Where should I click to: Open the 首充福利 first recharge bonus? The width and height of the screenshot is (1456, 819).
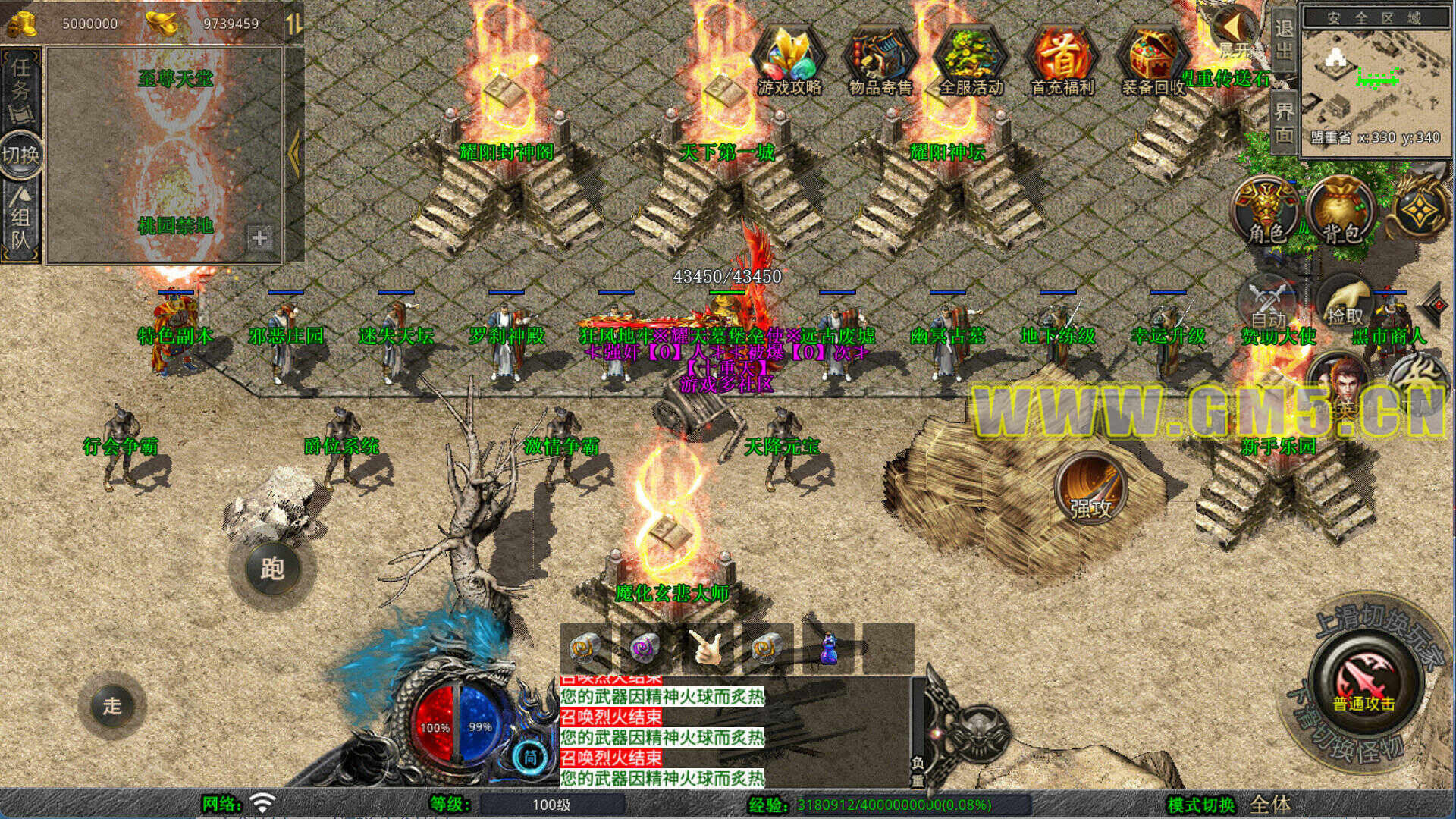point(1062,62)
